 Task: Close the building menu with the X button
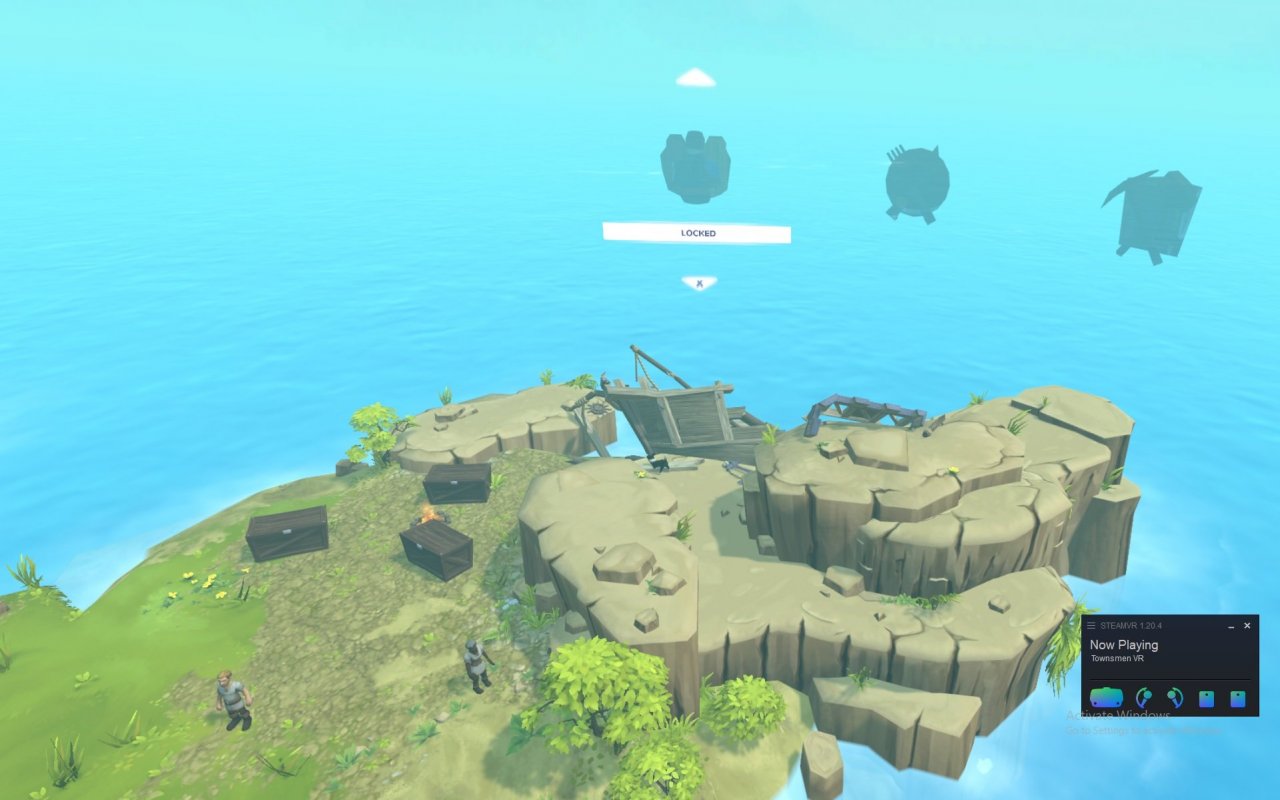699,284
